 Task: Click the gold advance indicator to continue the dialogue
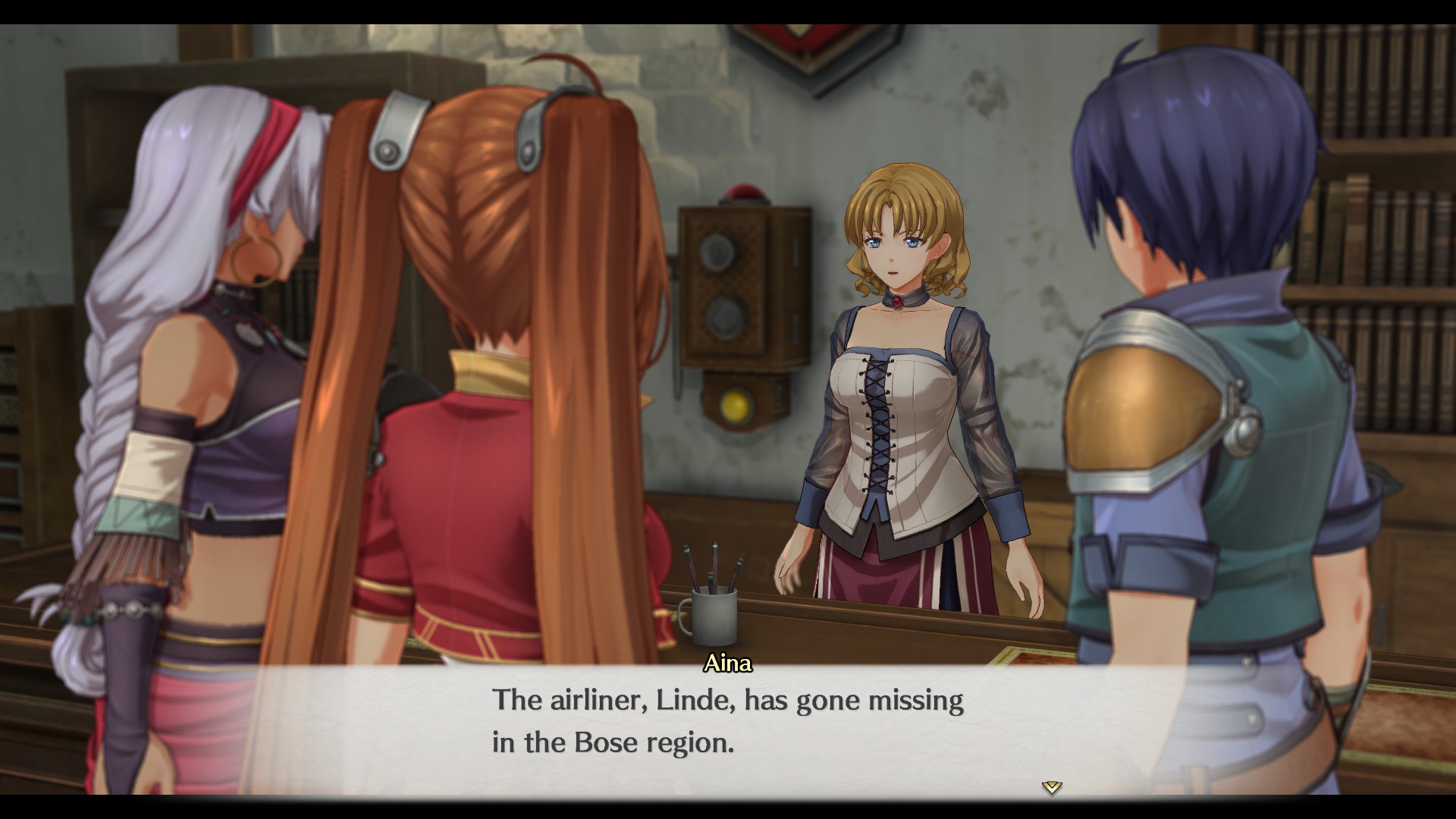(x=1052, y=786)
